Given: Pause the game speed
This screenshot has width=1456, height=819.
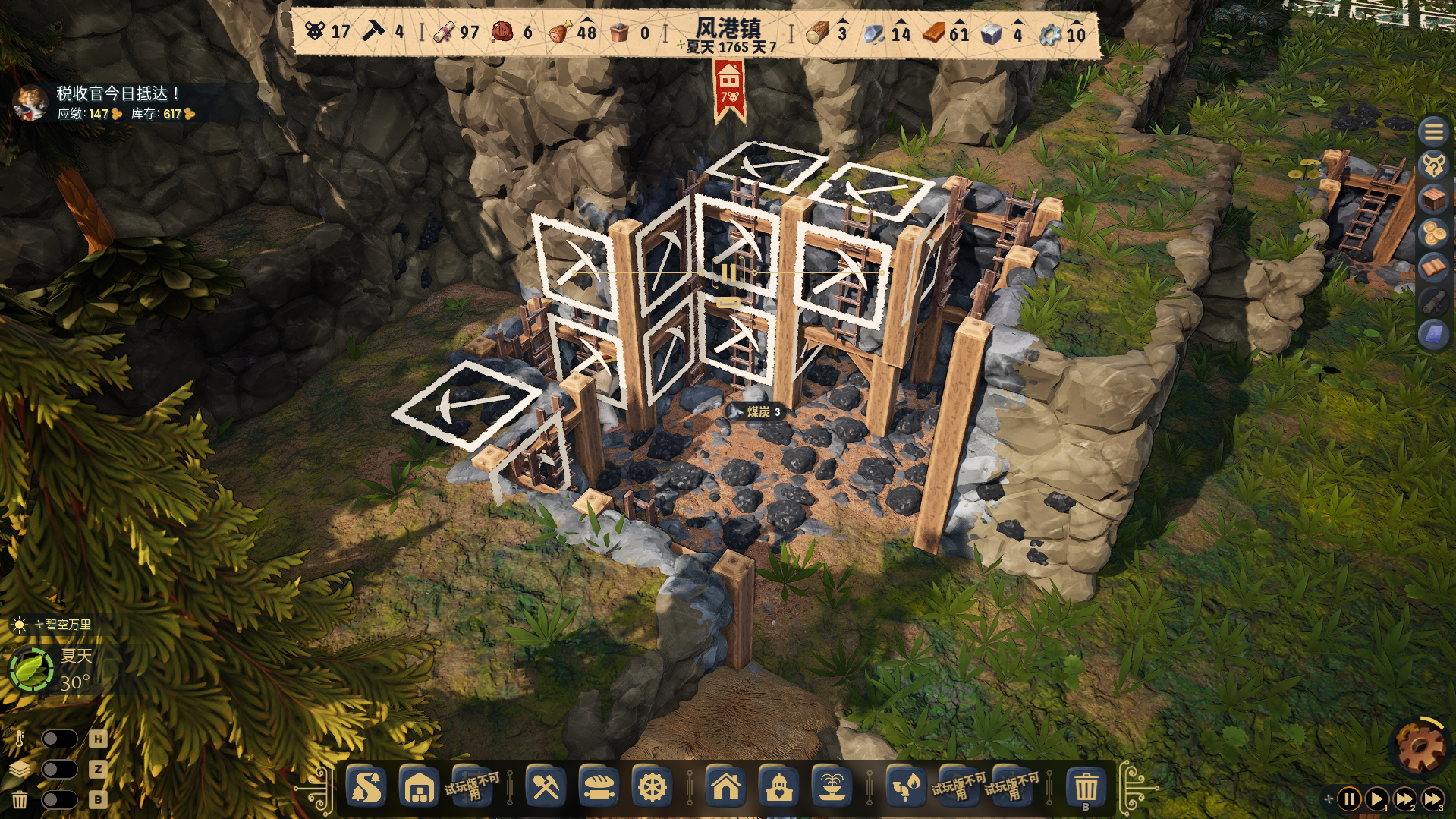Looking at the screenshot, I should coord(1349,799).
